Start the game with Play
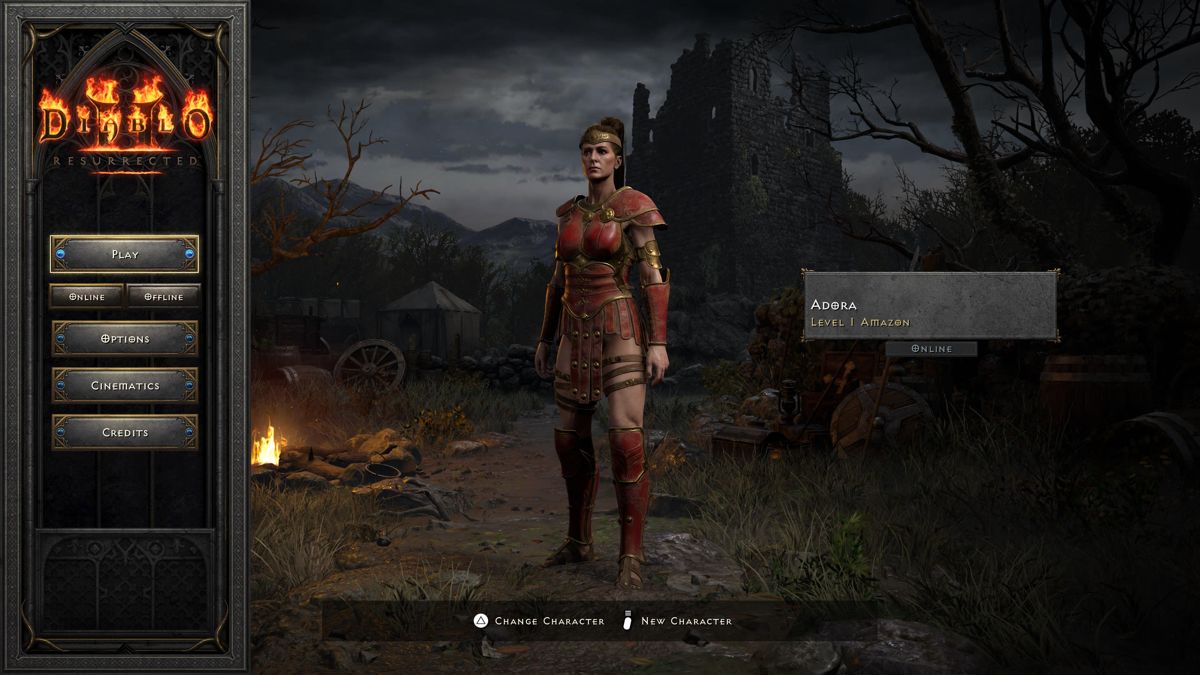Screen dimensions: 1200x675 [125, 254]
